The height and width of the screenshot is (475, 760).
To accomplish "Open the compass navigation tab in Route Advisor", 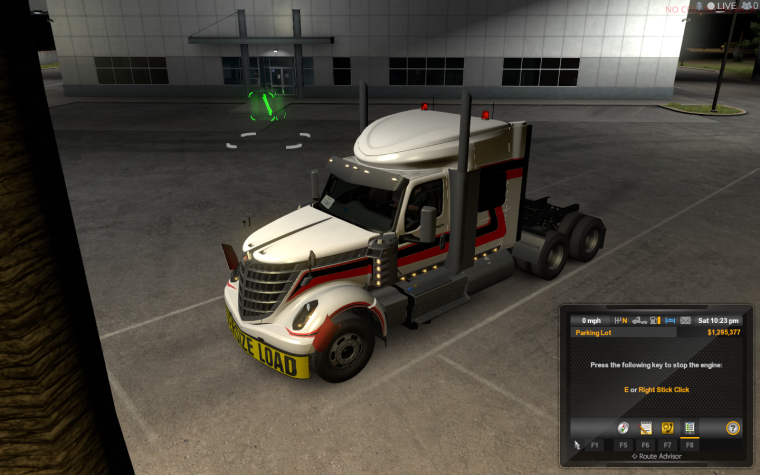I will click(x=623, y=428).
